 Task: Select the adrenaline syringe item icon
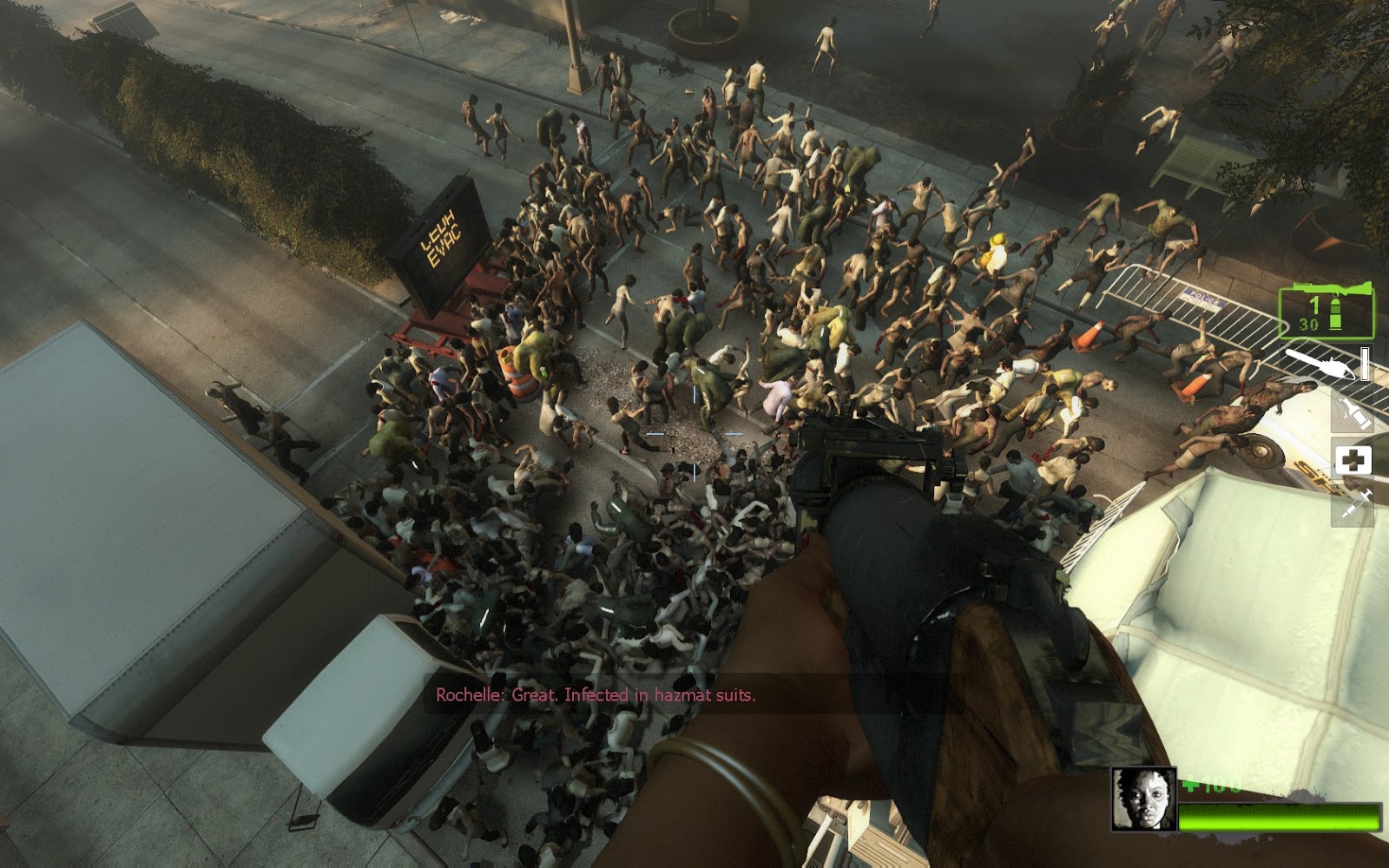[1357, 505]
